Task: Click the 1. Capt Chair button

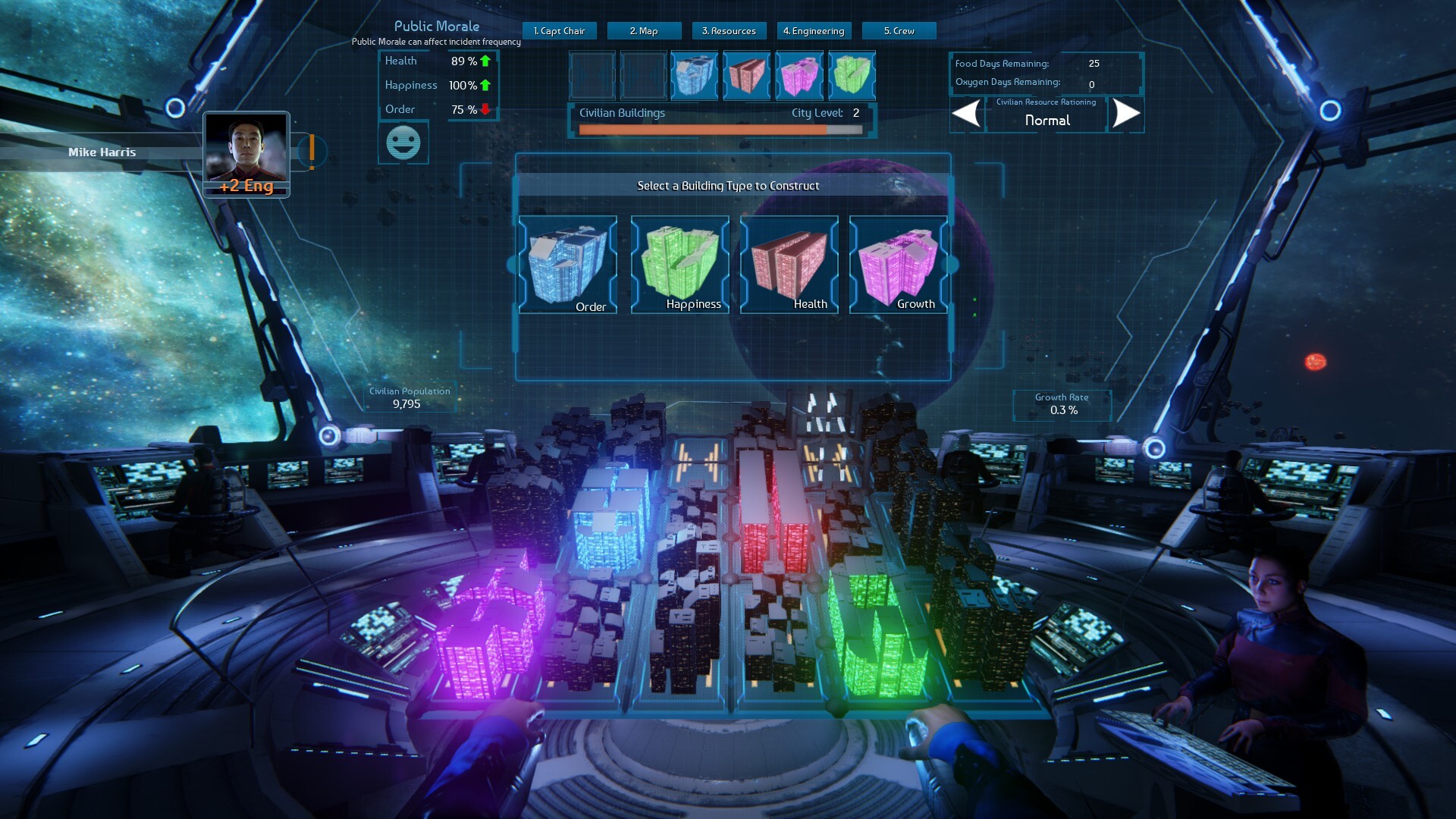Action: [x=559, y=31]
